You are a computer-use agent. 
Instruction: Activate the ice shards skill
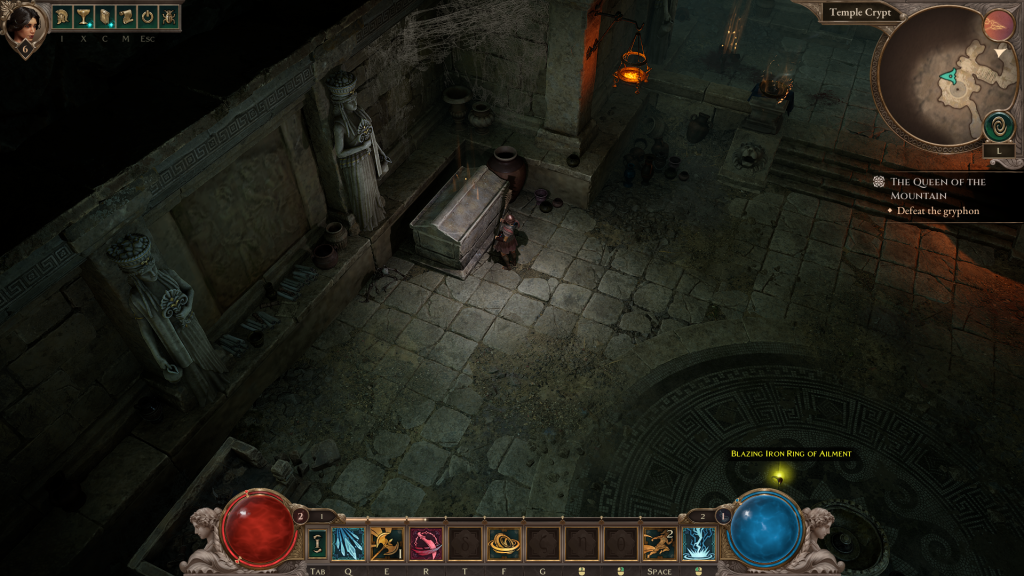[x=347, y=544]
